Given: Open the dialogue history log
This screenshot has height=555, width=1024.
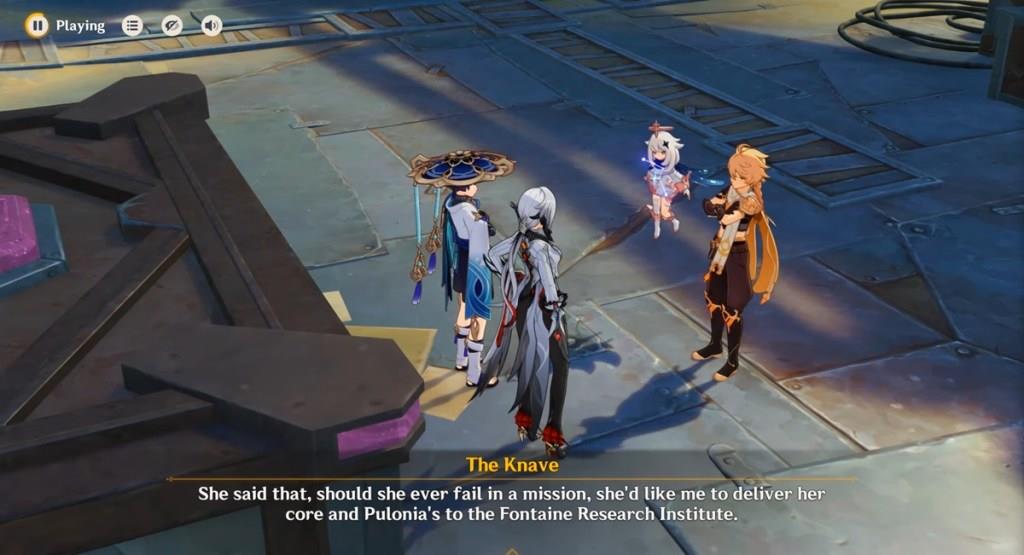Looking at the screenshot, I should click(x=132, y=26).
